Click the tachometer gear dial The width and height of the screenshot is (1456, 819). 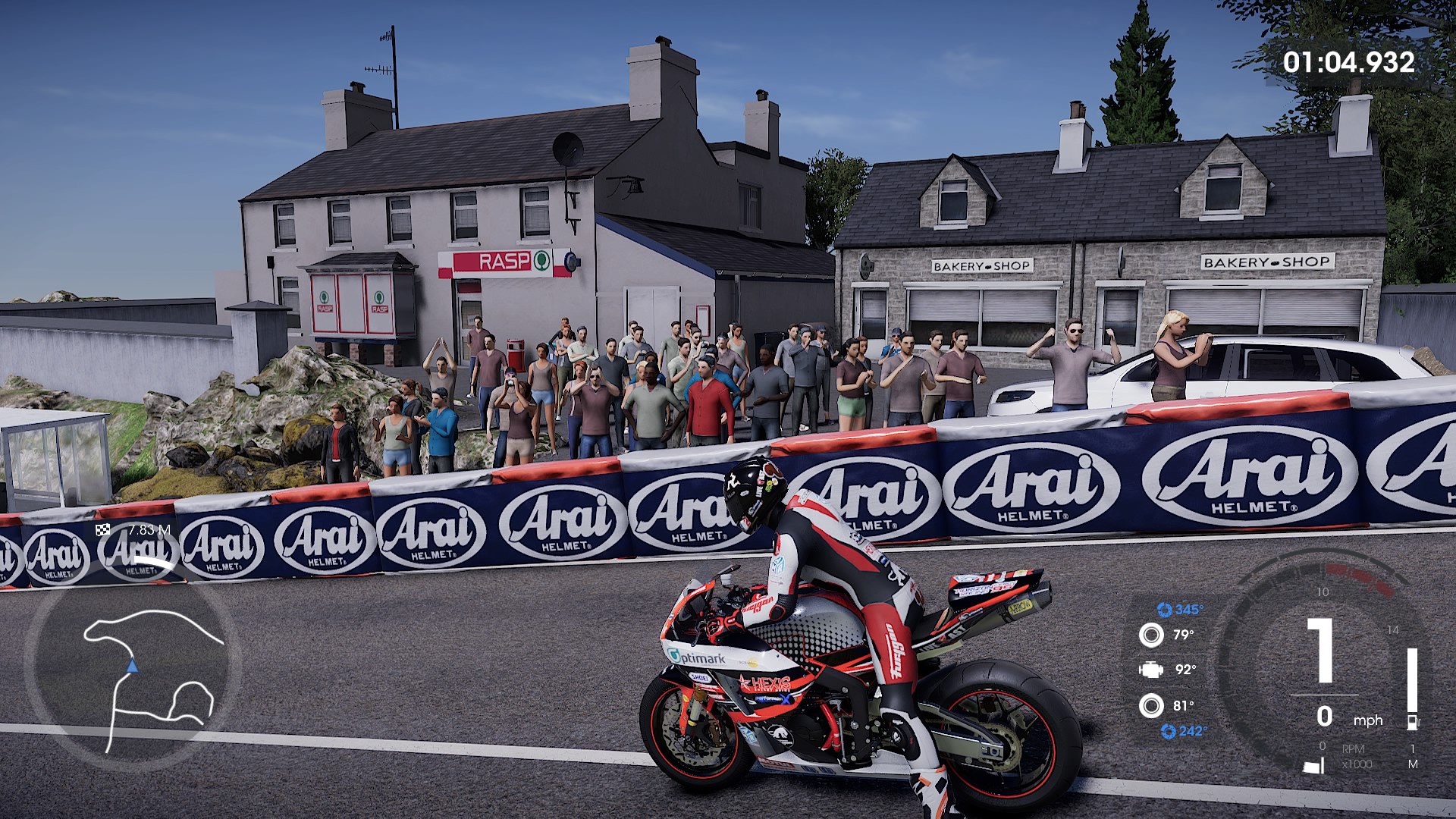[1323, 660]
